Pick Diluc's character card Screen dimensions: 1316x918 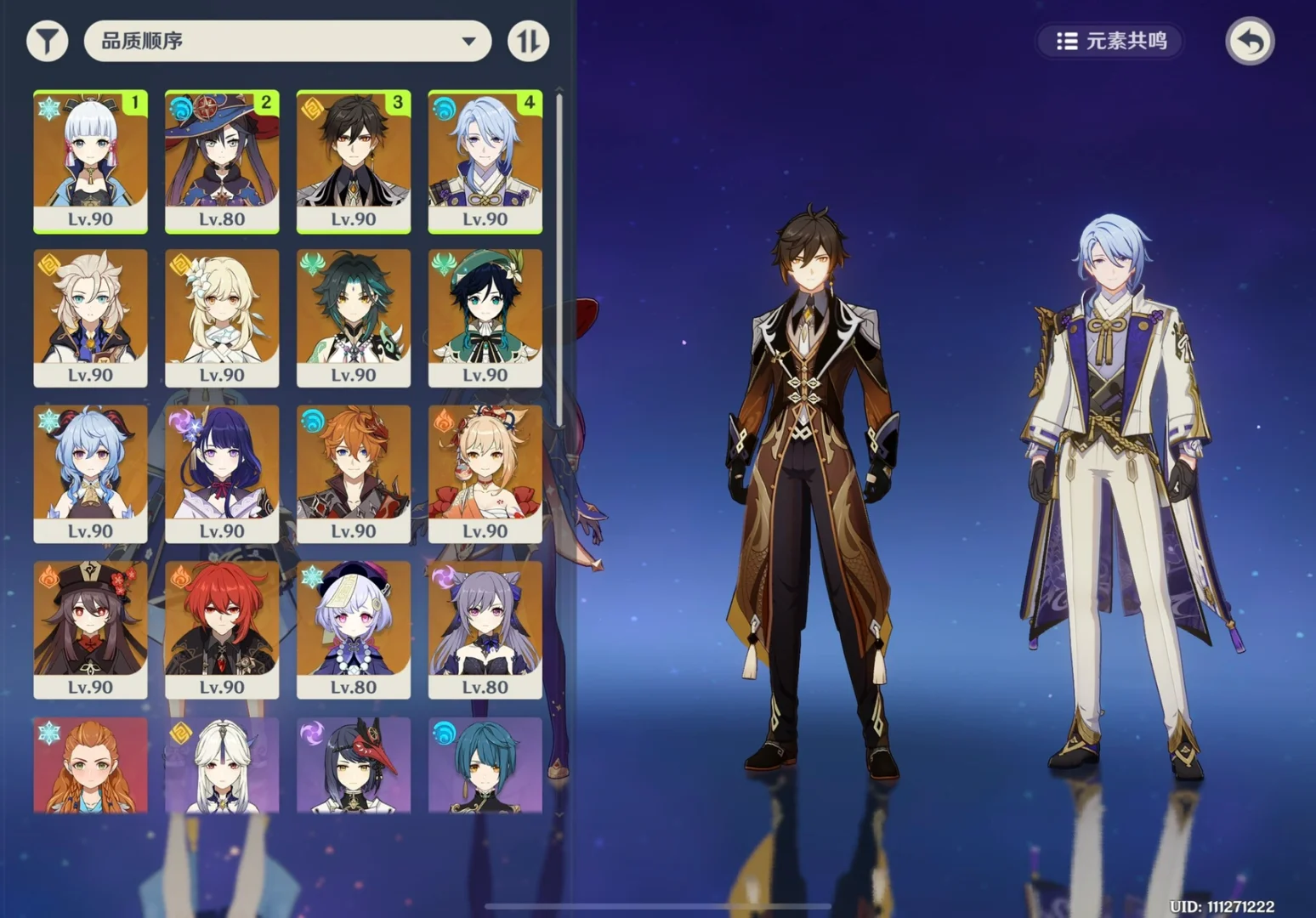tap(222, 629)
